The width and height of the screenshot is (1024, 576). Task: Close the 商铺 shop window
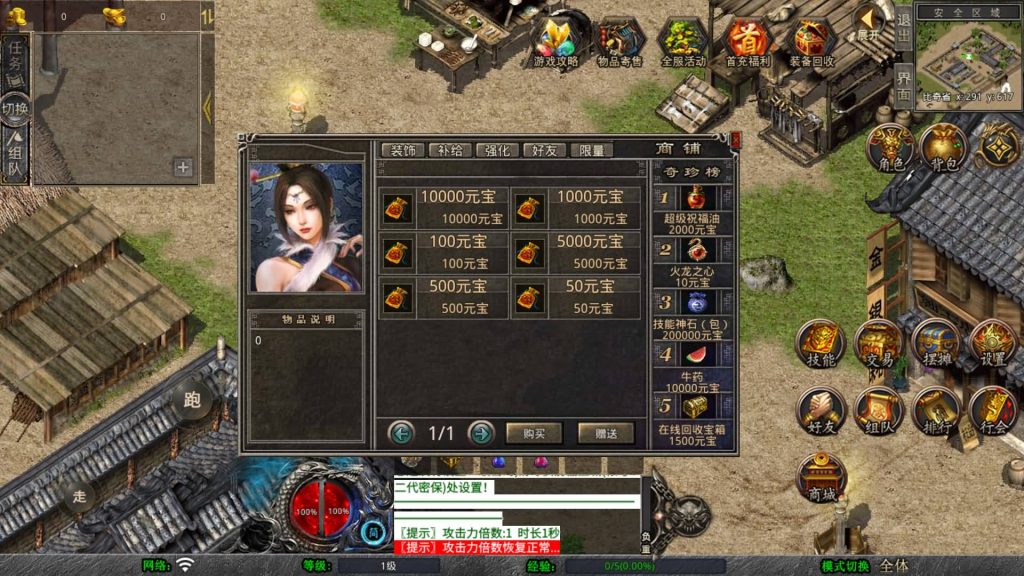(x=736, y=140)
